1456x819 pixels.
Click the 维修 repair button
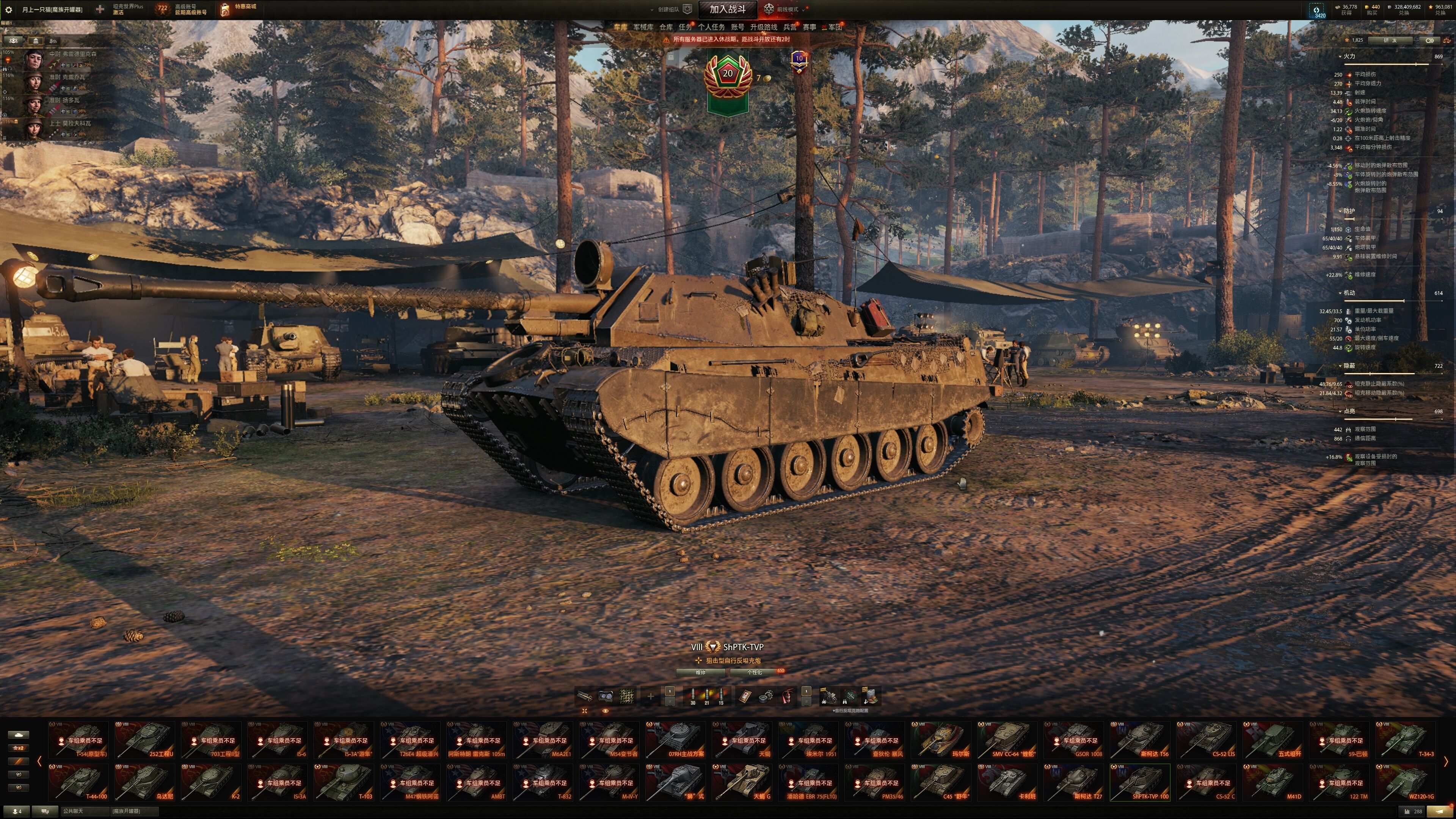700,673
